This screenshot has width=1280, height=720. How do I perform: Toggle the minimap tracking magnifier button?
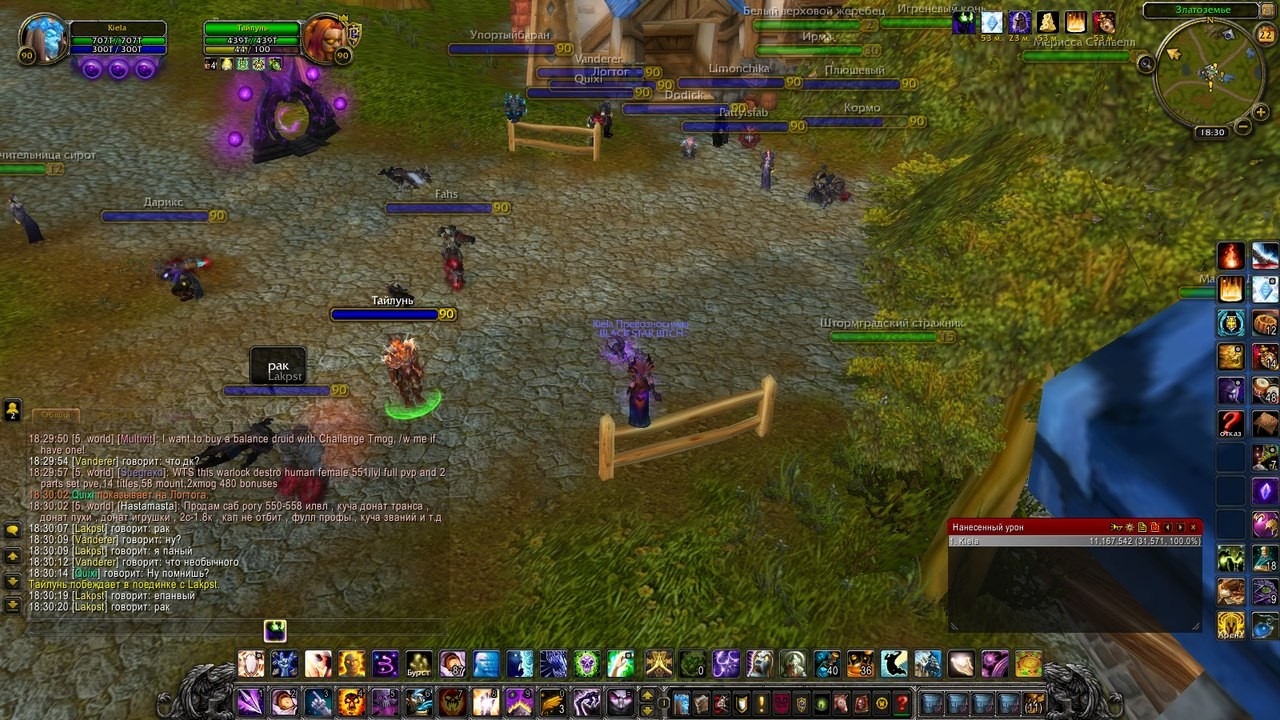pyautogui.click(x=1146, y=64)
